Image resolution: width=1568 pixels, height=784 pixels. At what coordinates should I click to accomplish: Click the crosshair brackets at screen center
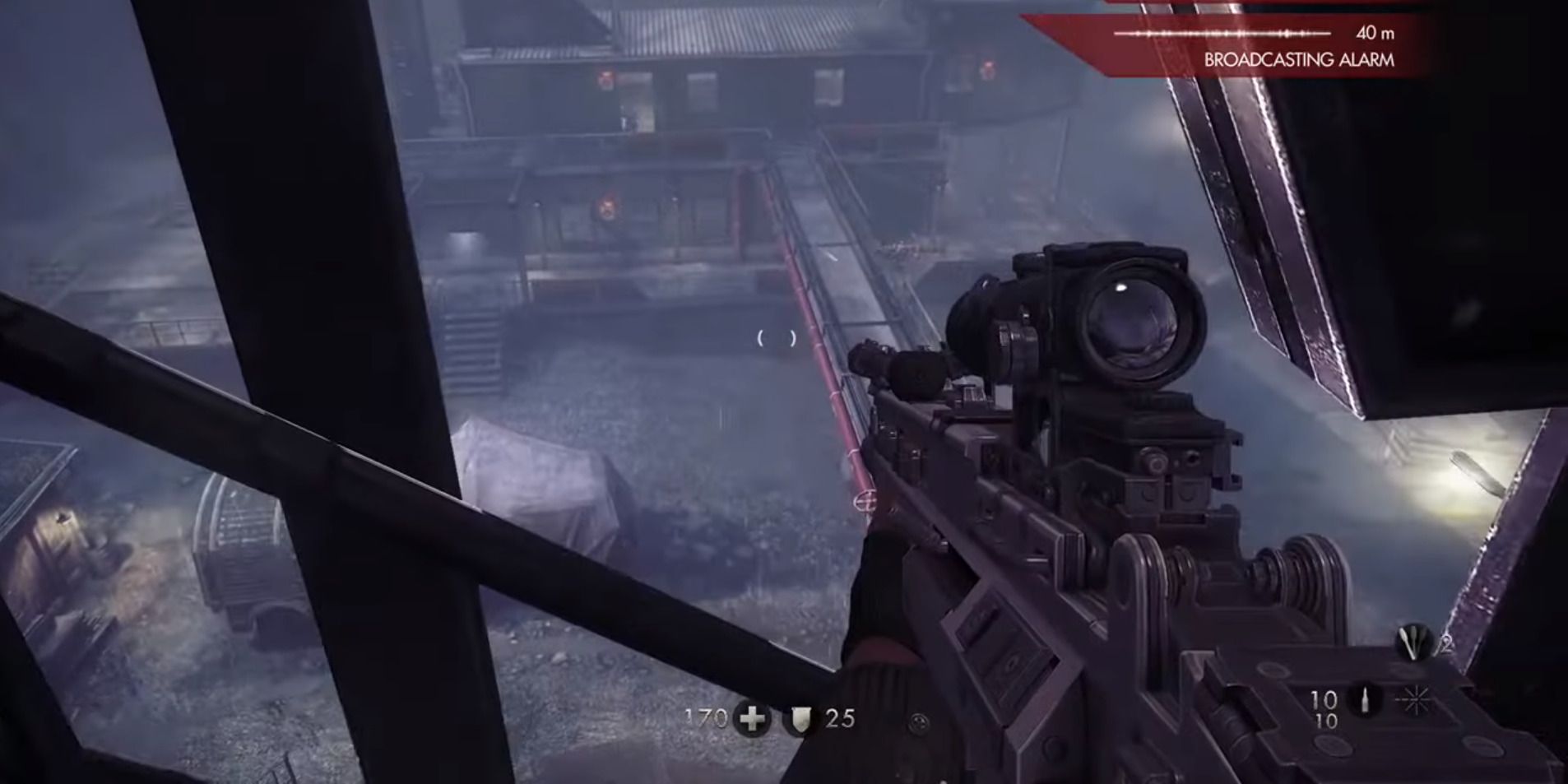(777, 337)
